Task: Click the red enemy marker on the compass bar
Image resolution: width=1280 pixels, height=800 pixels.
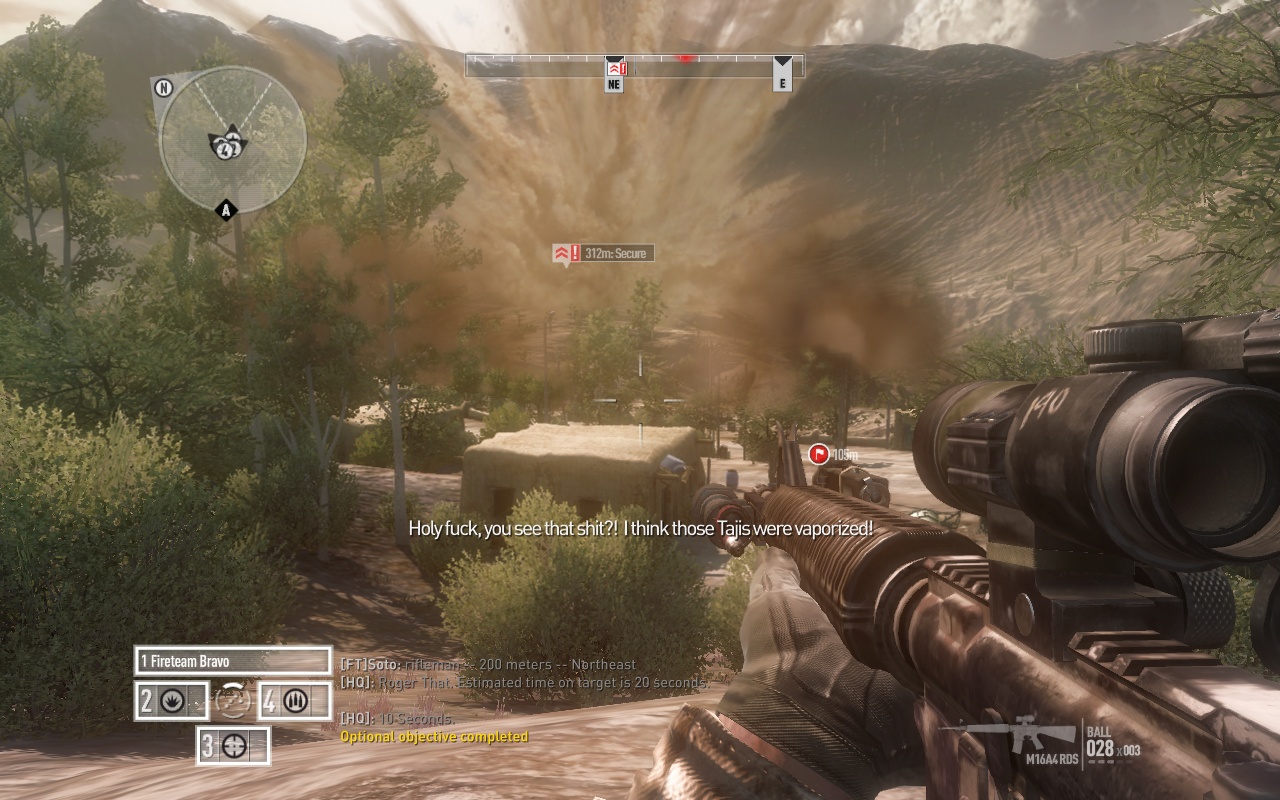Action: pyautogui.click(x=684, y=57)
